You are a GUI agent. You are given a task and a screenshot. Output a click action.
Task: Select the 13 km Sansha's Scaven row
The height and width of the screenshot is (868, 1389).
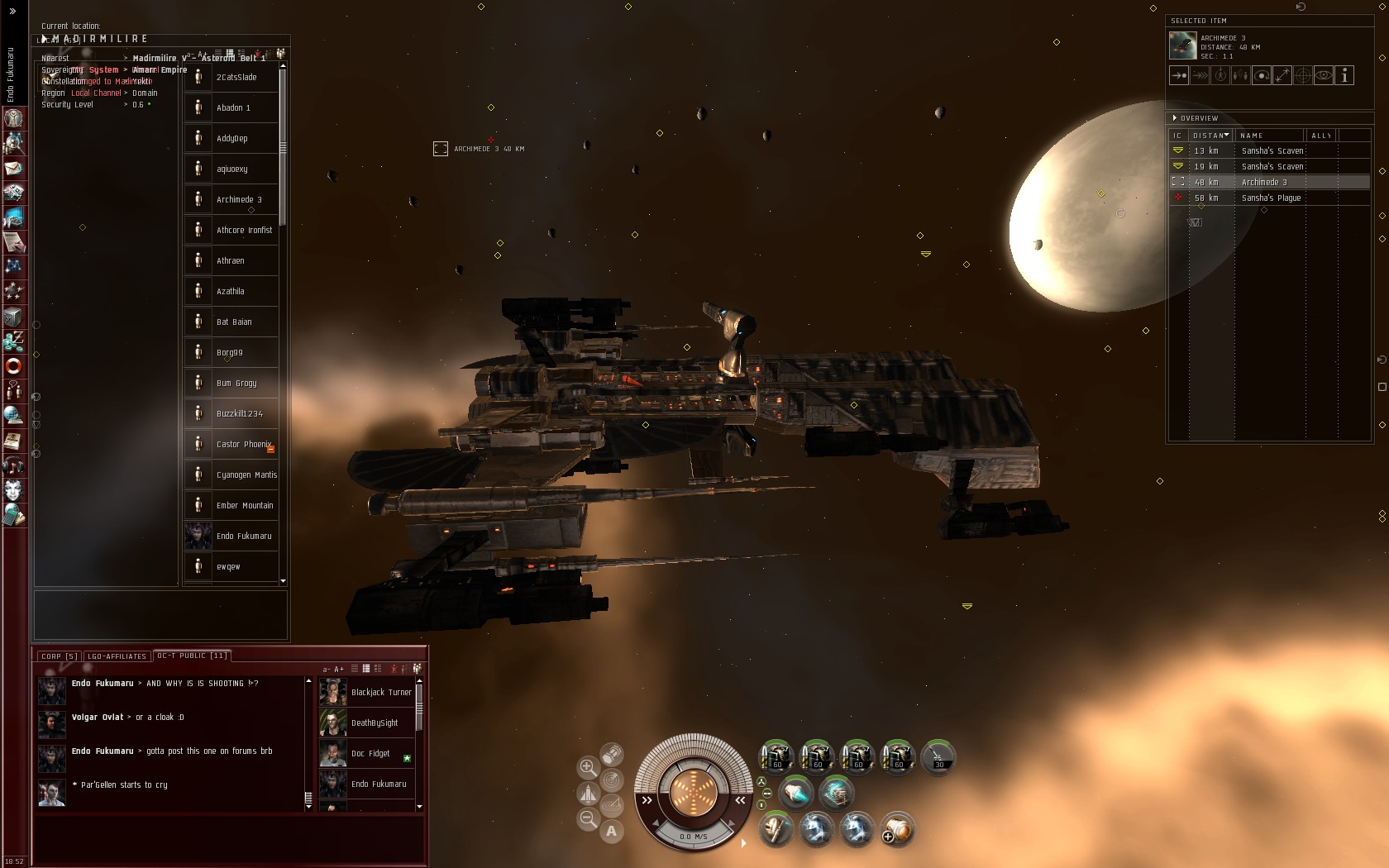pos(1271,150)
